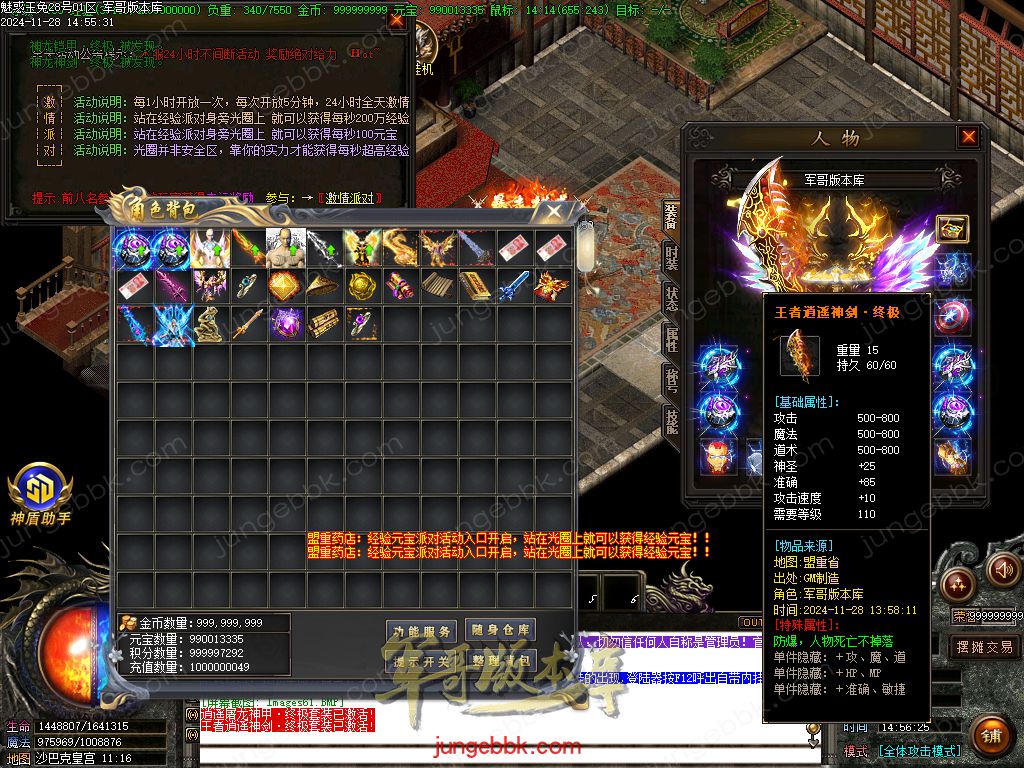Viewport: 1024px width, 768px height.
Task: Select the muscular bare-chested man item in bag
Action: (285, 247)
